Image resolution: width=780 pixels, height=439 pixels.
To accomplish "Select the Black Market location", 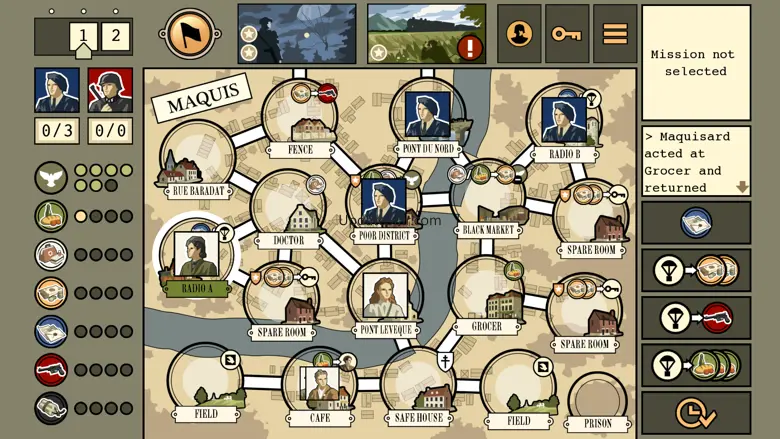I will 488,200.
